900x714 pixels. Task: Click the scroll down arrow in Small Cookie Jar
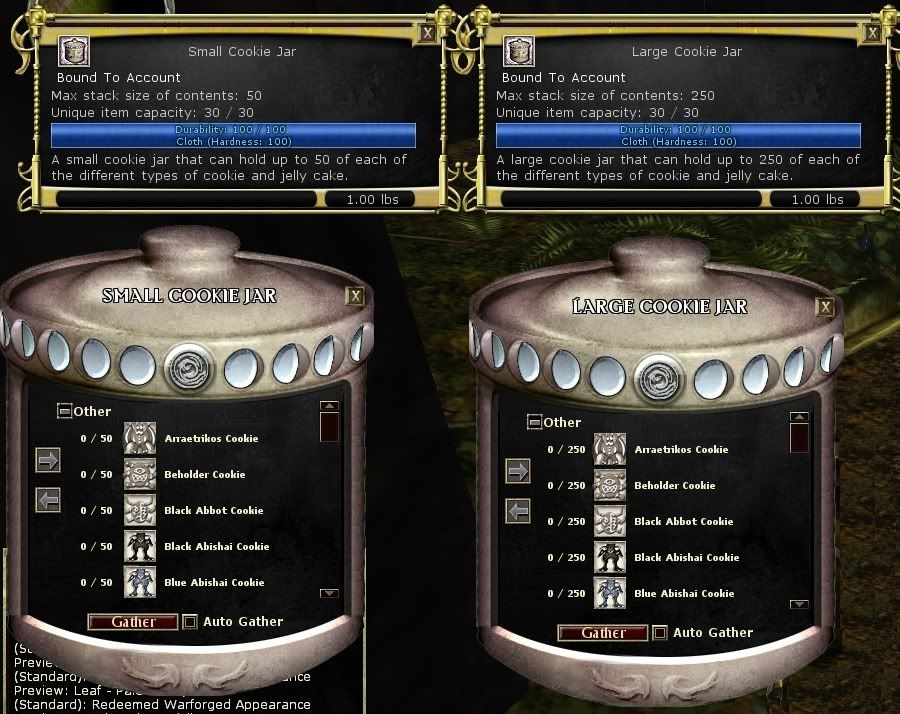point(329,594)
